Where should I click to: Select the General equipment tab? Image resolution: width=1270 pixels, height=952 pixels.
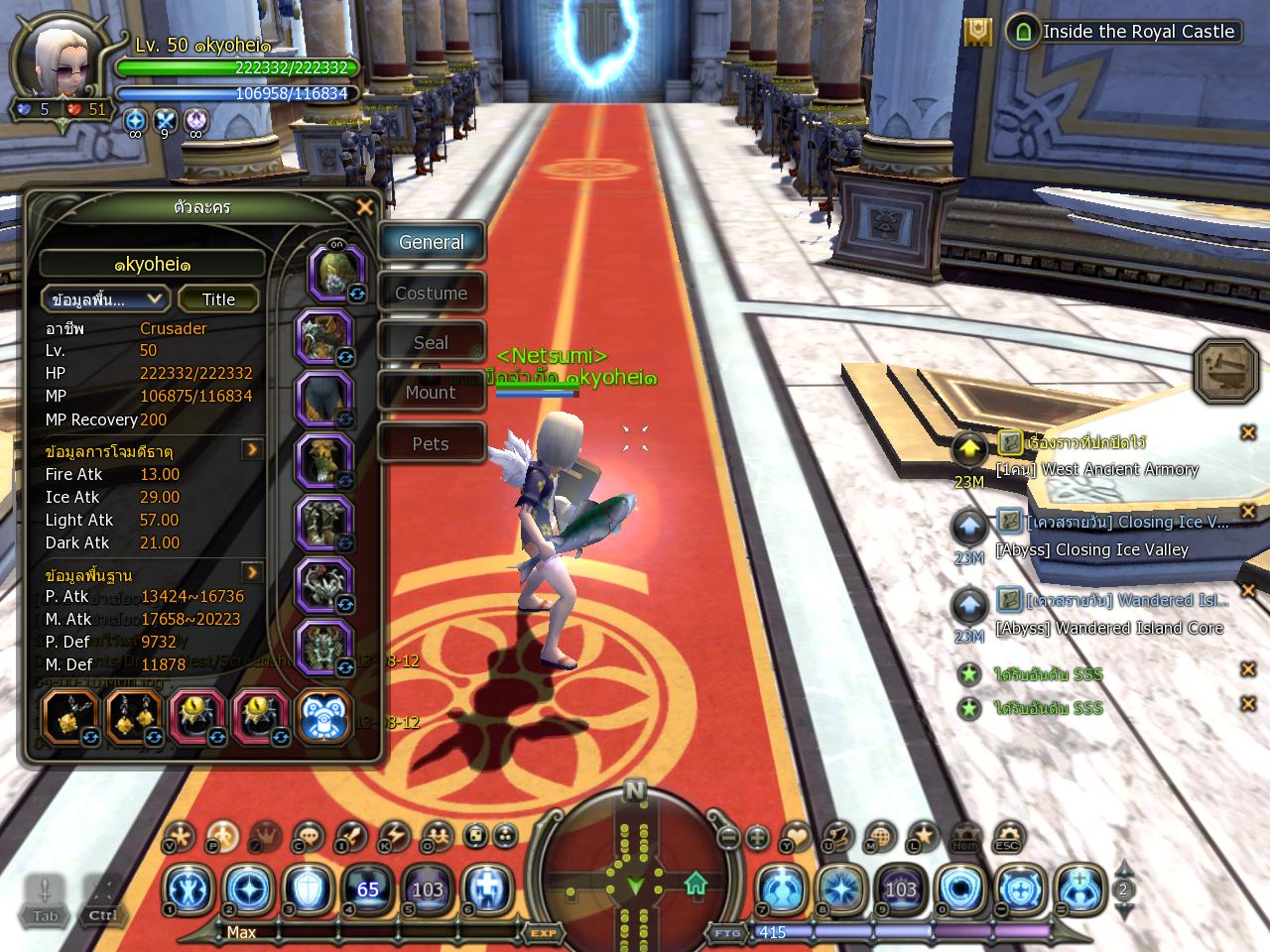pyautogui.click(x=431, y=243)
